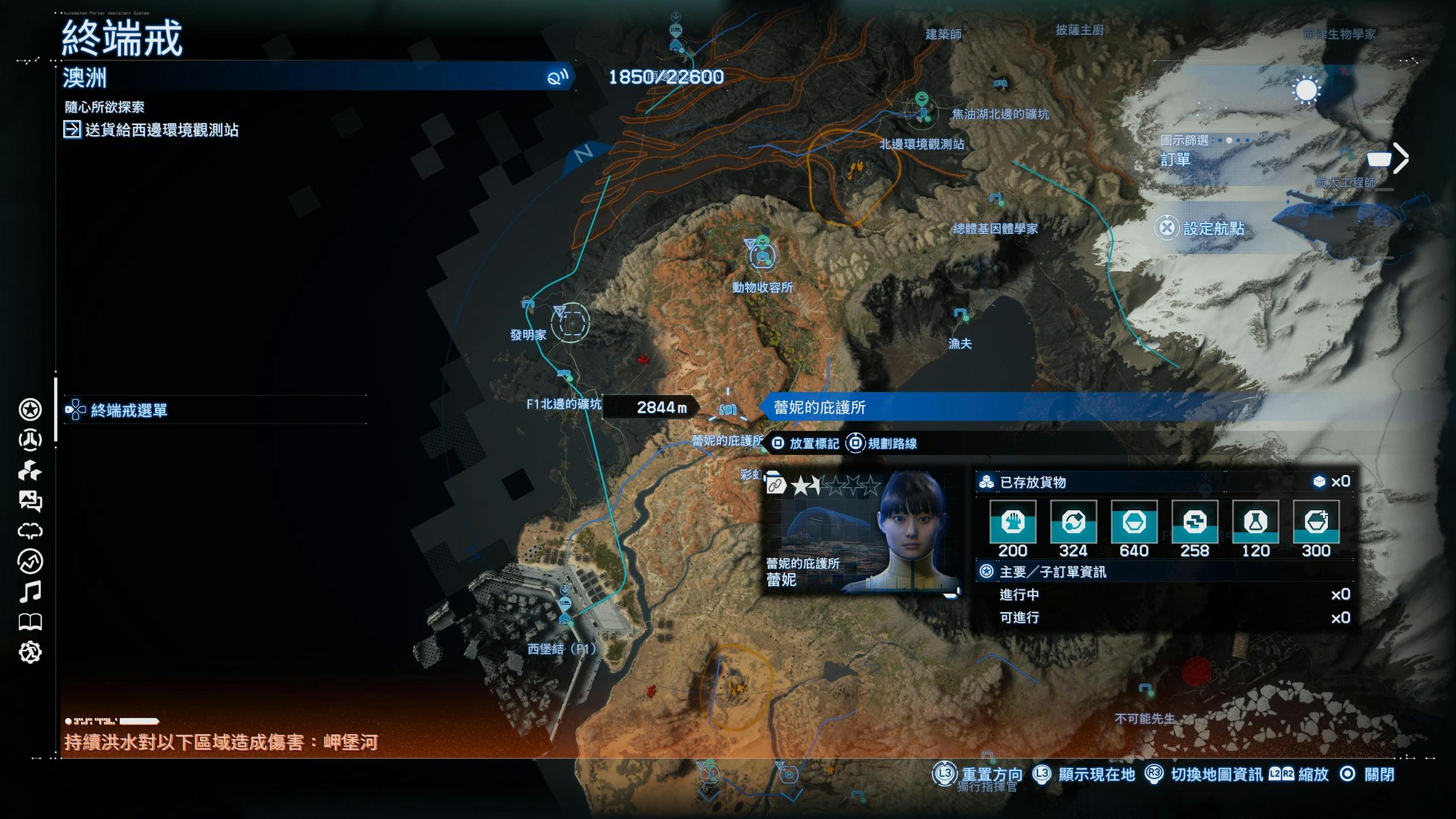Image resolution: width=1456 pixels, height=819 pixels.
Task: Select the star-in-circle sidebar icon
Action: [30, 409]
